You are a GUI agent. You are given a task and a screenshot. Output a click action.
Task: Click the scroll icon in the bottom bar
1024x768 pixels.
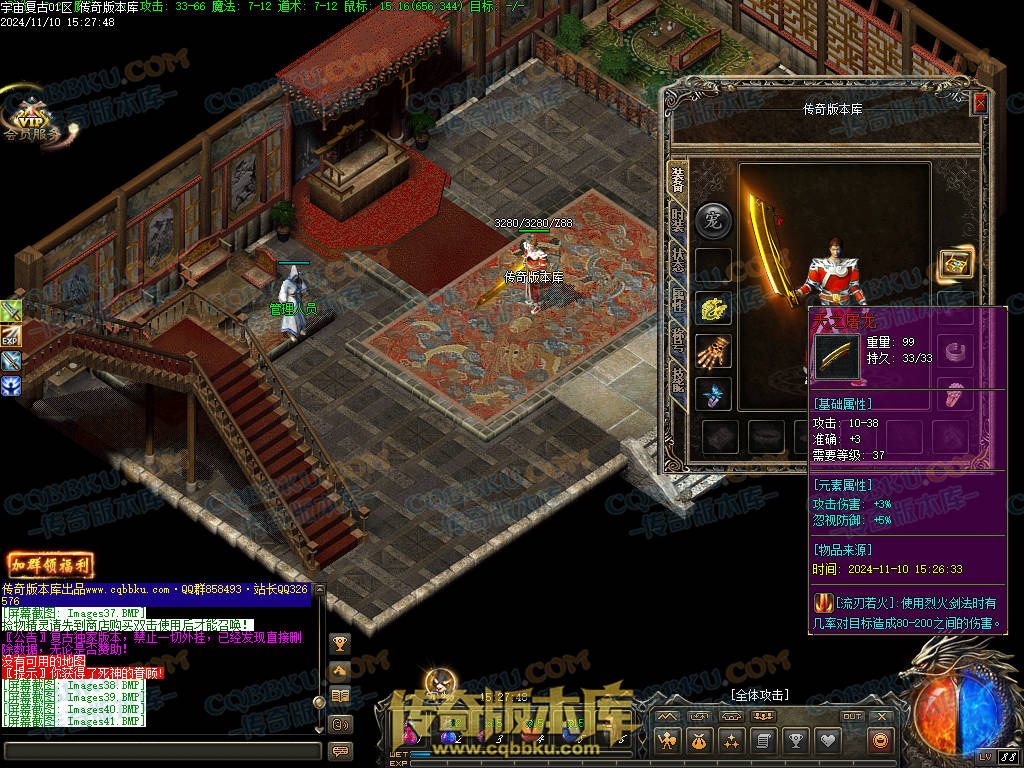(x=762, y=741)
